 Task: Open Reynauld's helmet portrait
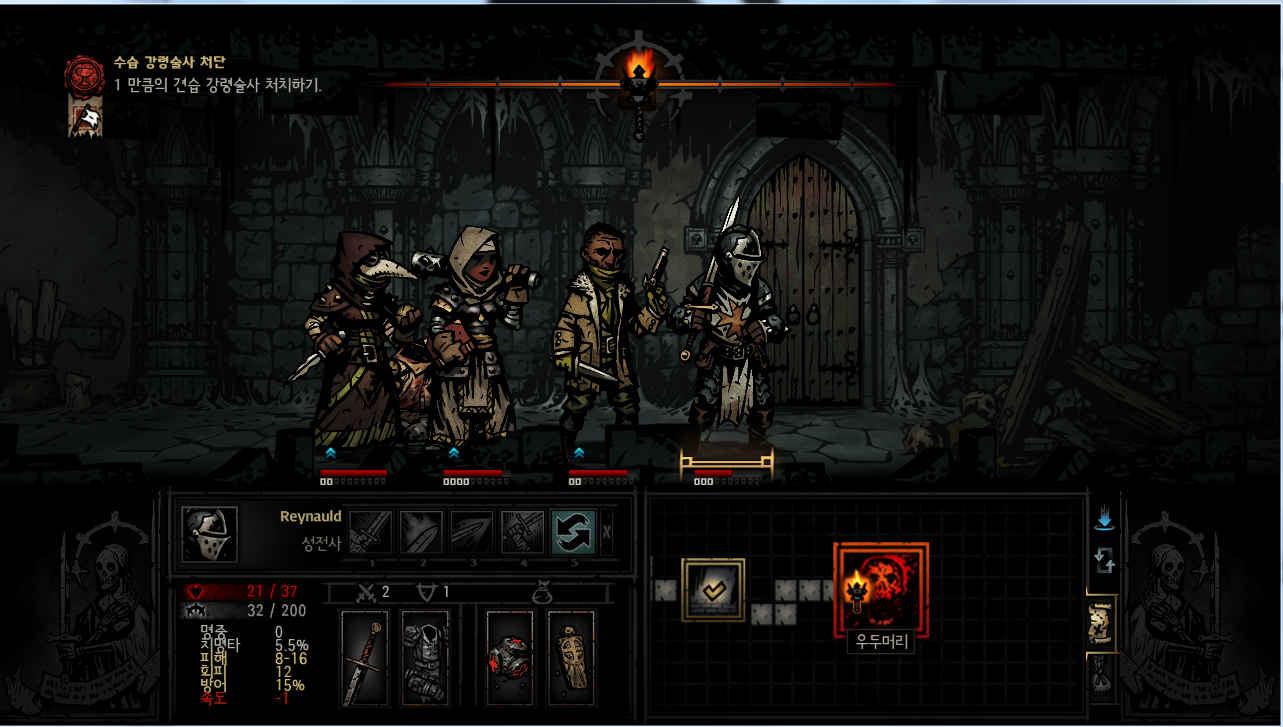210,534
